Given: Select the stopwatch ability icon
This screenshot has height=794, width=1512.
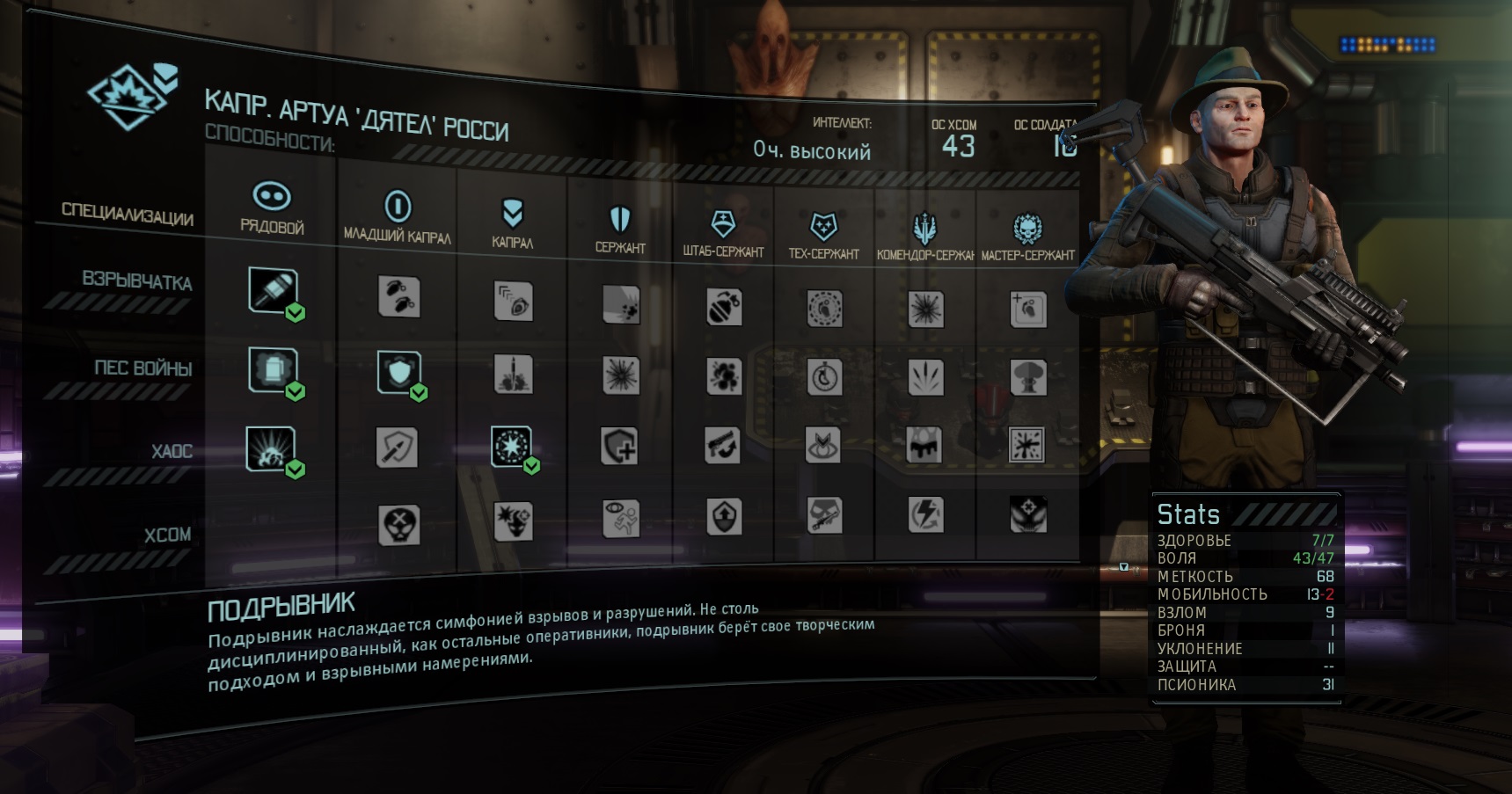Looking at the screenshot, I should 824,377.
